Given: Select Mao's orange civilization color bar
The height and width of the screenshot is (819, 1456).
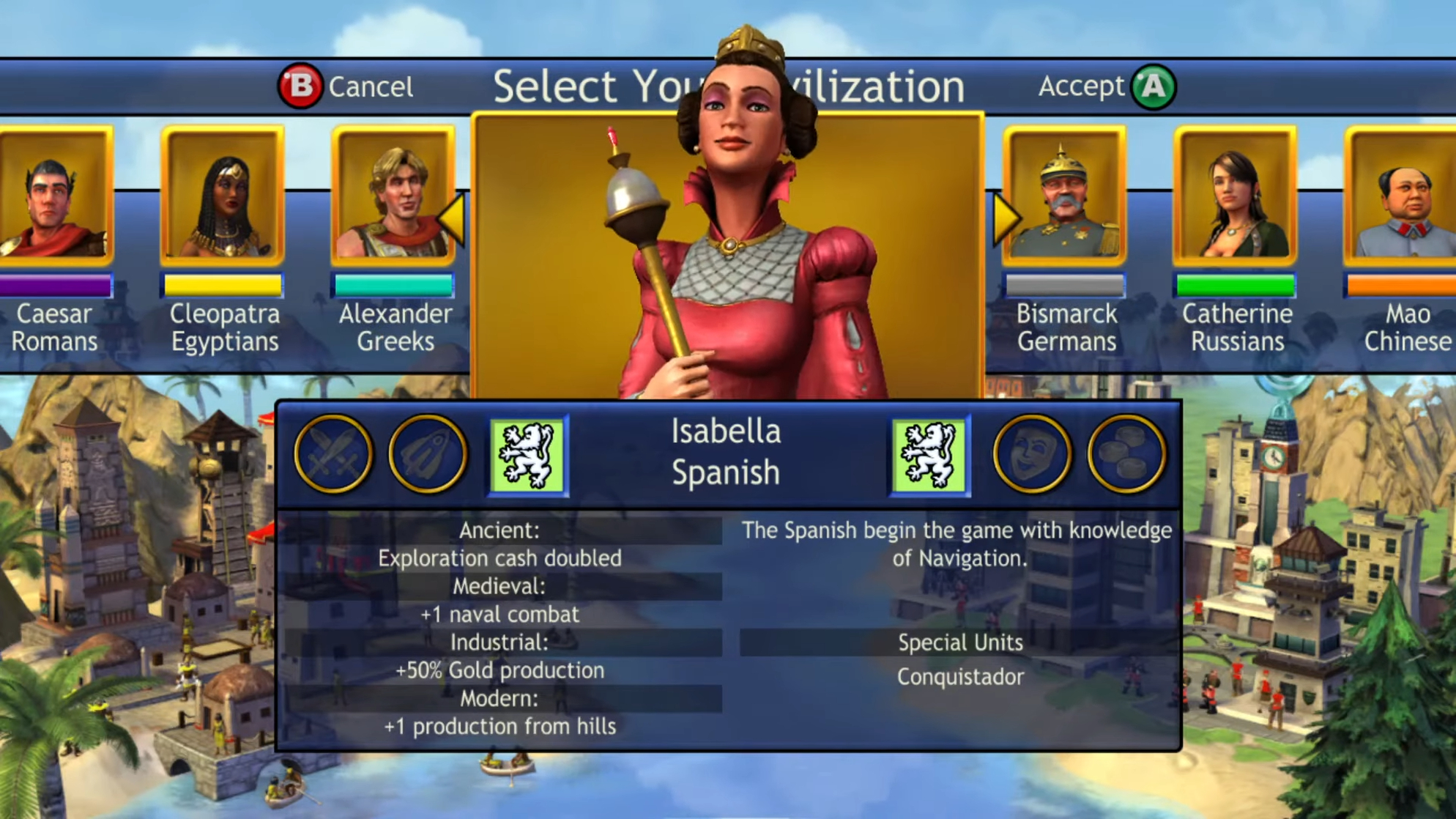Looking at the screenshot, I should [x=1405, y=285].
